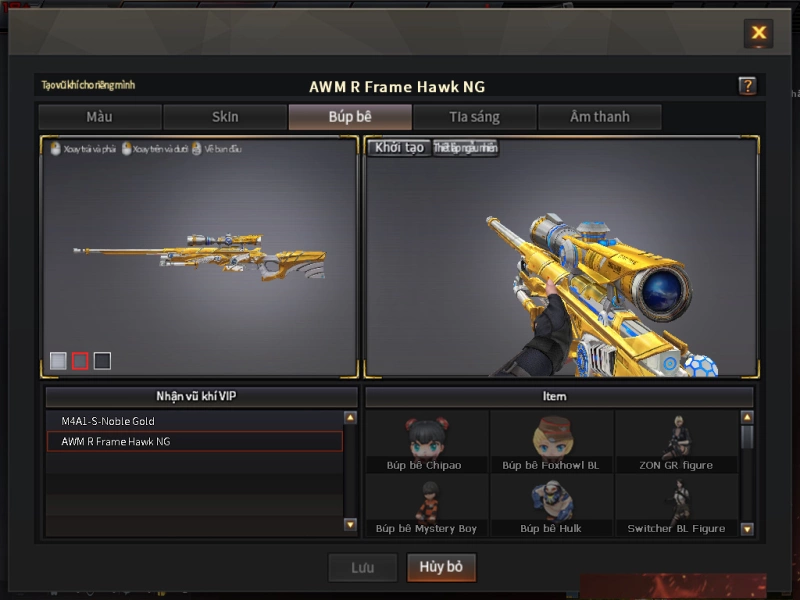Select the Búp bê tab

click(x=350, y=117)
